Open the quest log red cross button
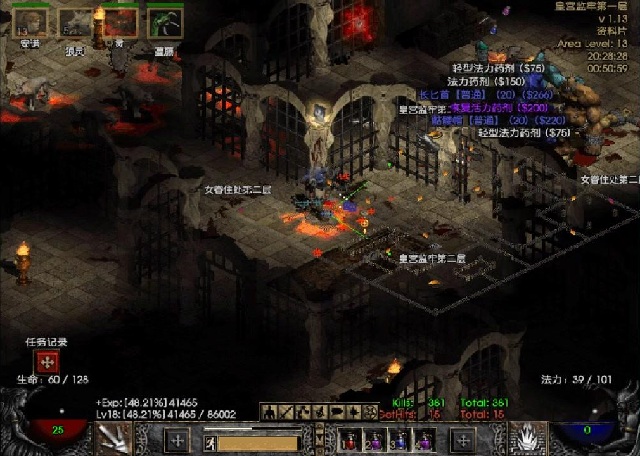Viewport: 640px width, 456px height. point(46,362)
